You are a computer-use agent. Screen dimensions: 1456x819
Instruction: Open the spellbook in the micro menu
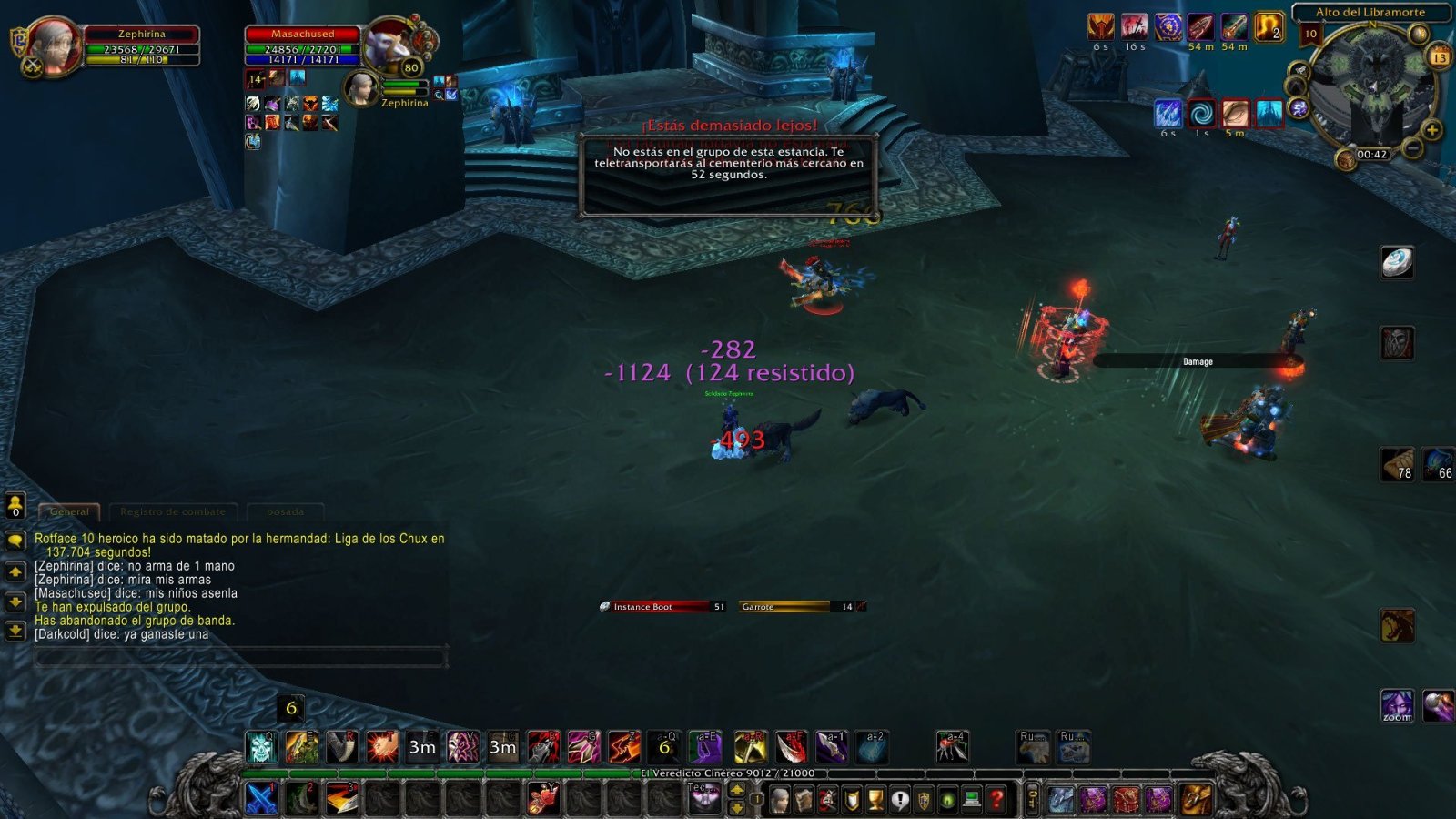802,799
